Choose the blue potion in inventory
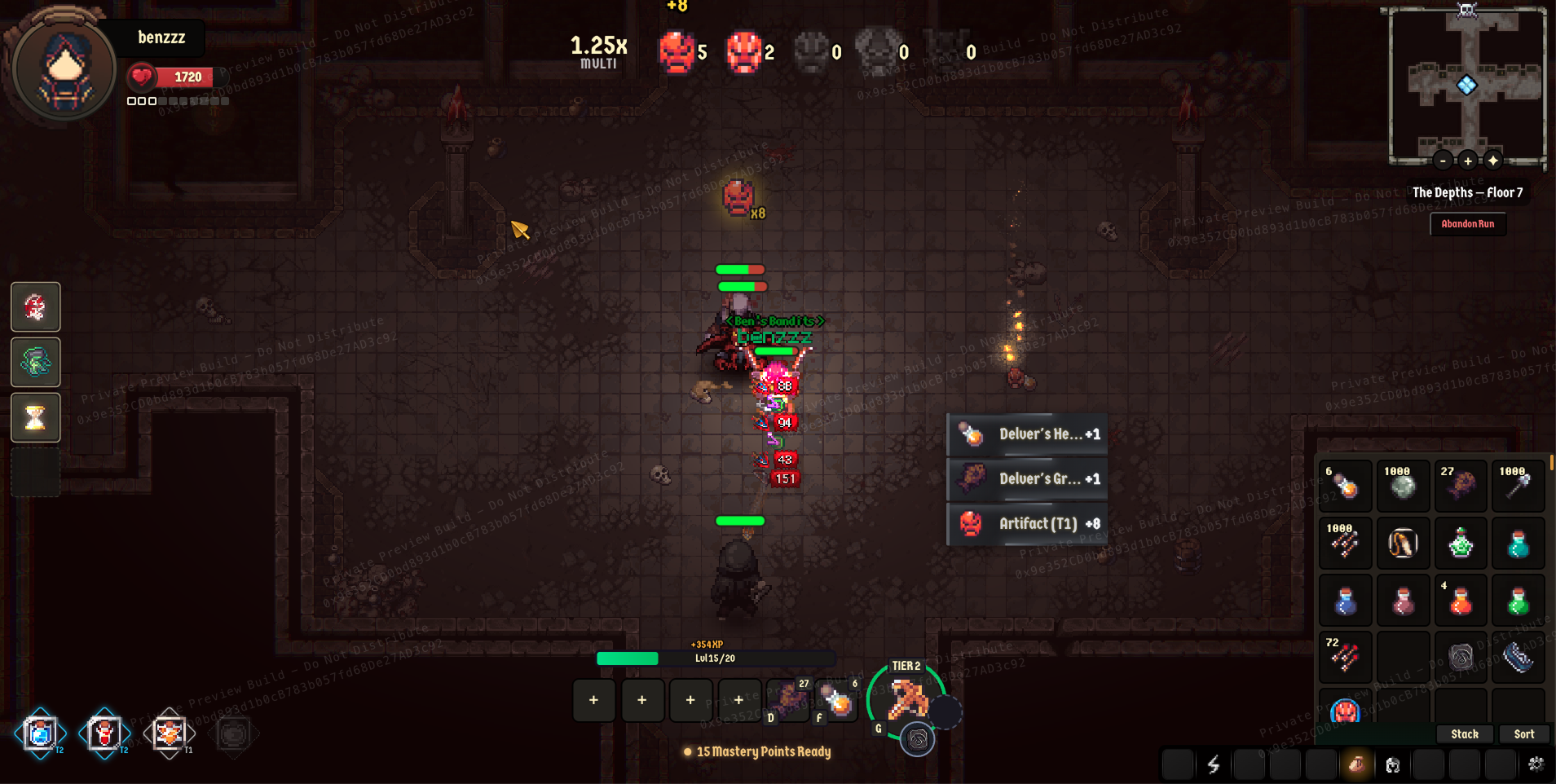 point(1346,601)
